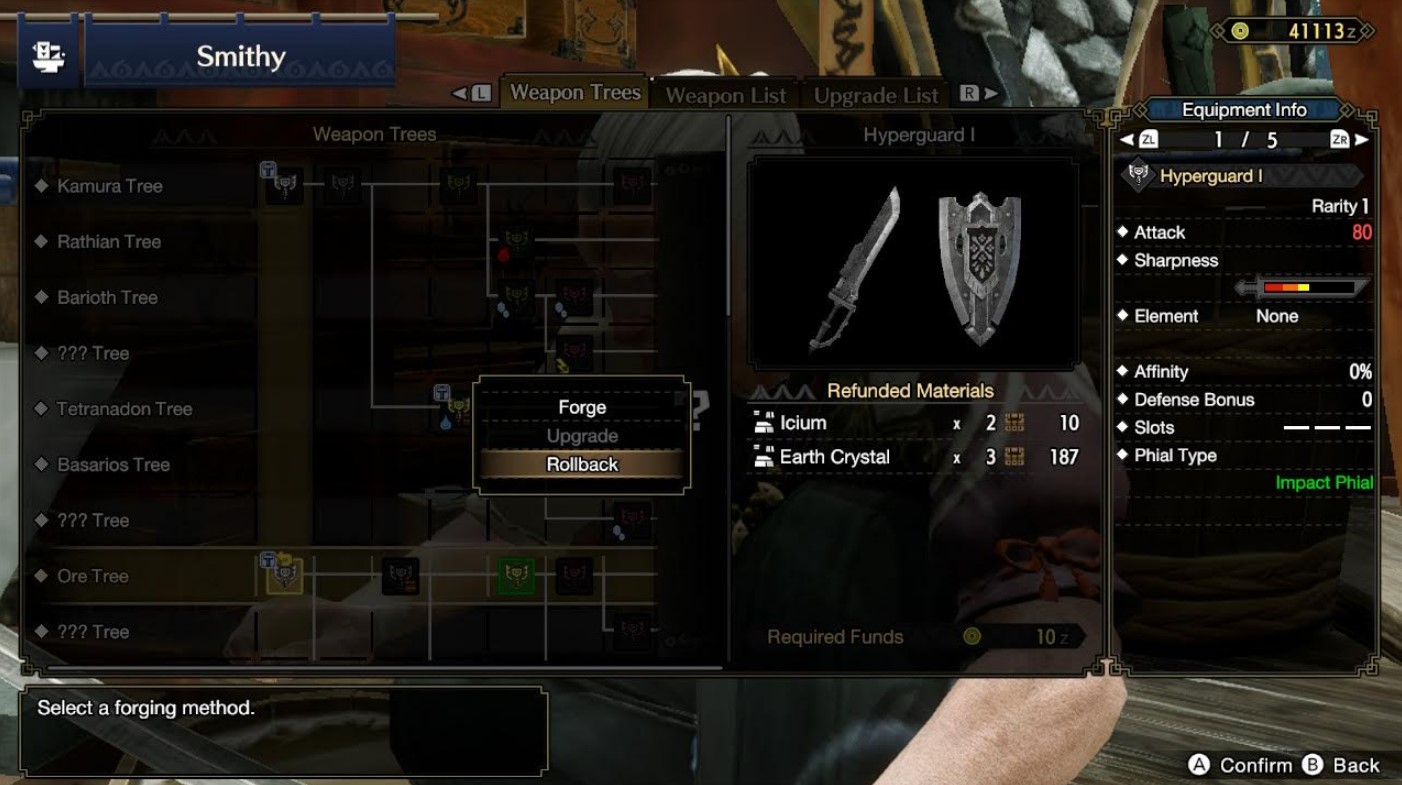
Task: Click the Icium material icon in Refunded Materials
Action: [762, 423]
